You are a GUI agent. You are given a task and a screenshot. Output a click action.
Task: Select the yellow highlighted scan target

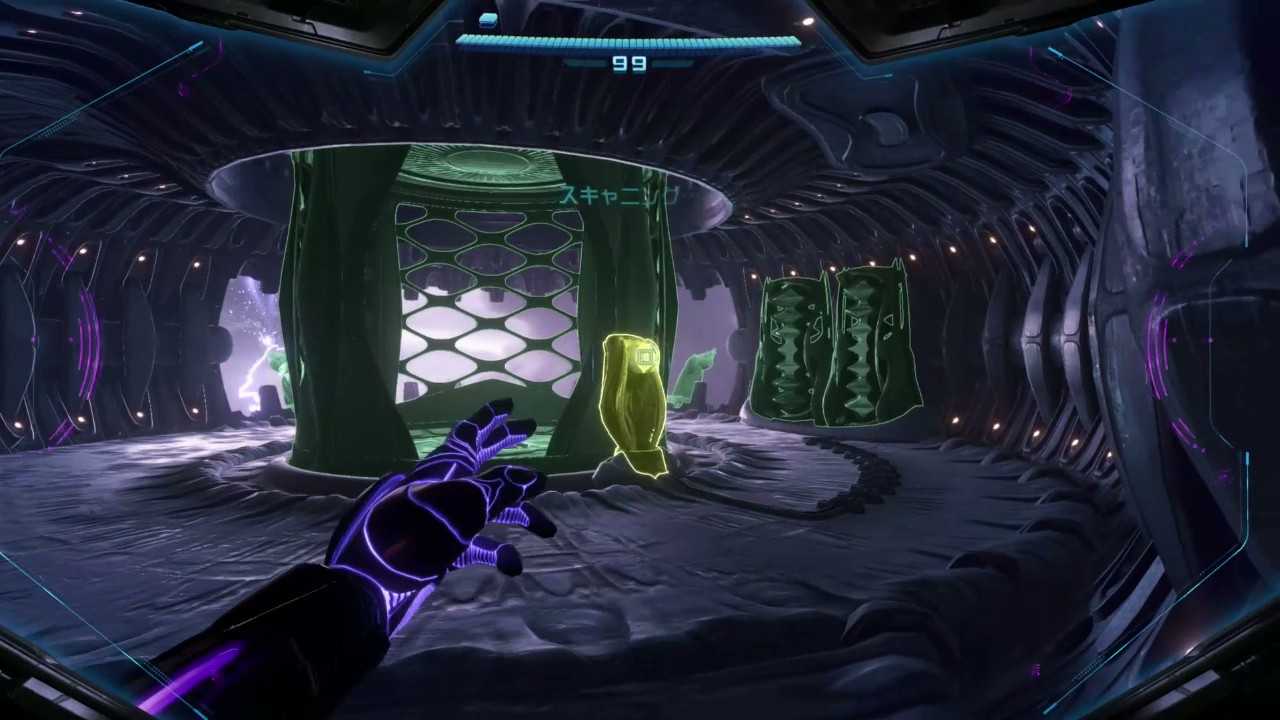(x=632, y=403)
